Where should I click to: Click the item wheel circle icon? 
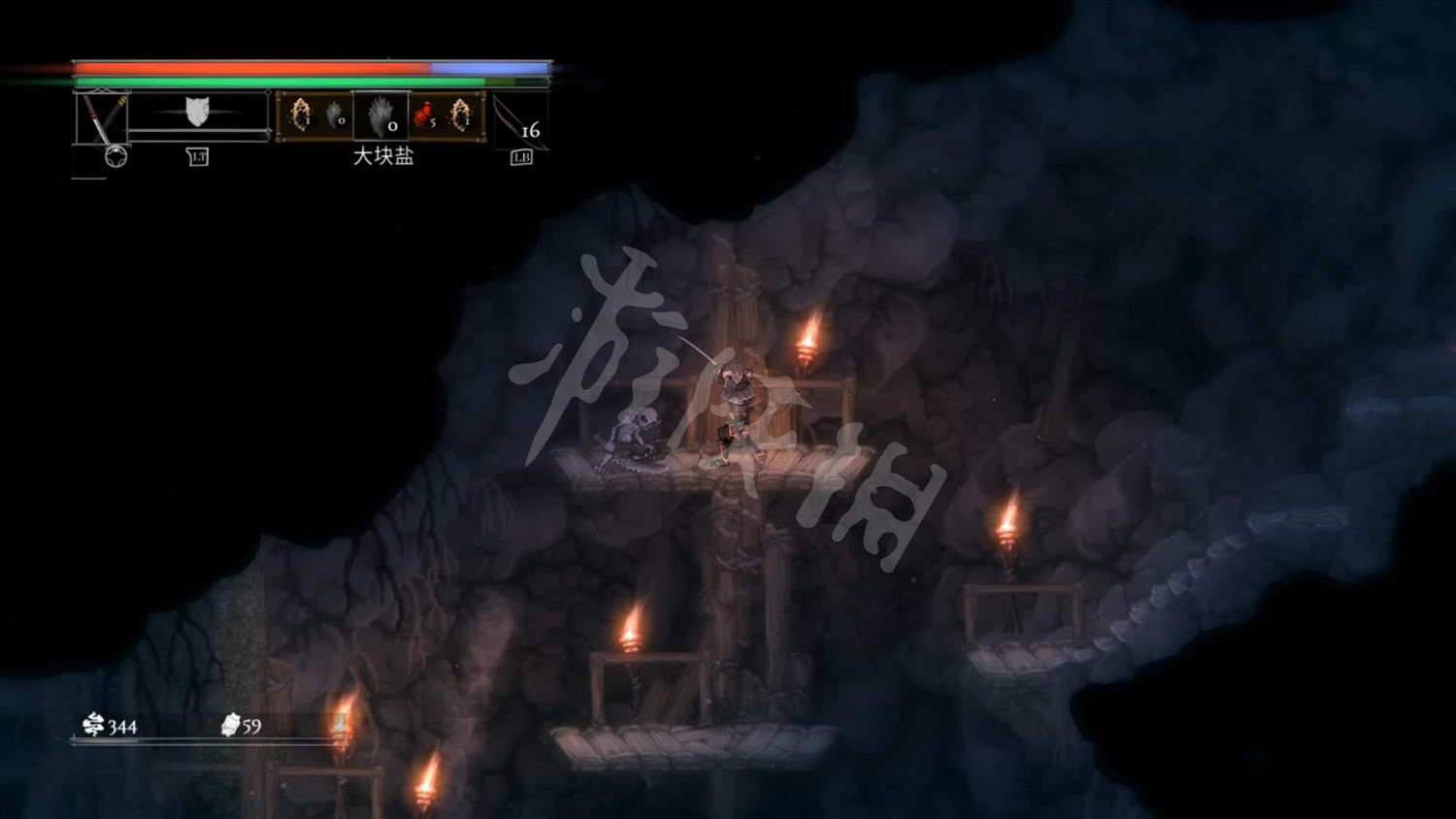[x=116, y=154]
